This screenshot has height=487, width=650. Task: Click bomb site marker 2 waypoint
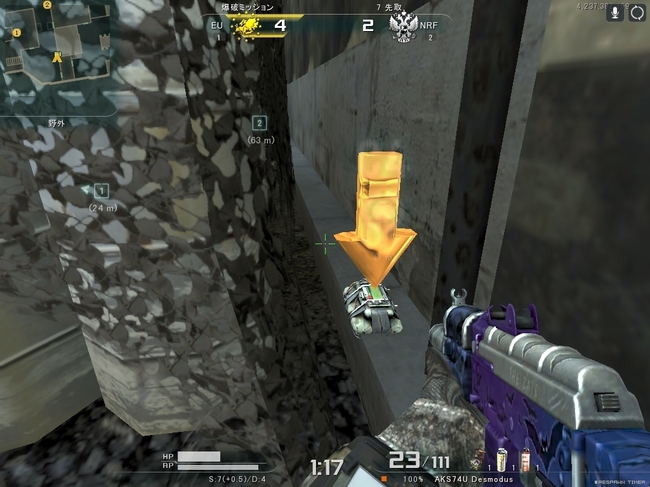(x=260, y=123)
